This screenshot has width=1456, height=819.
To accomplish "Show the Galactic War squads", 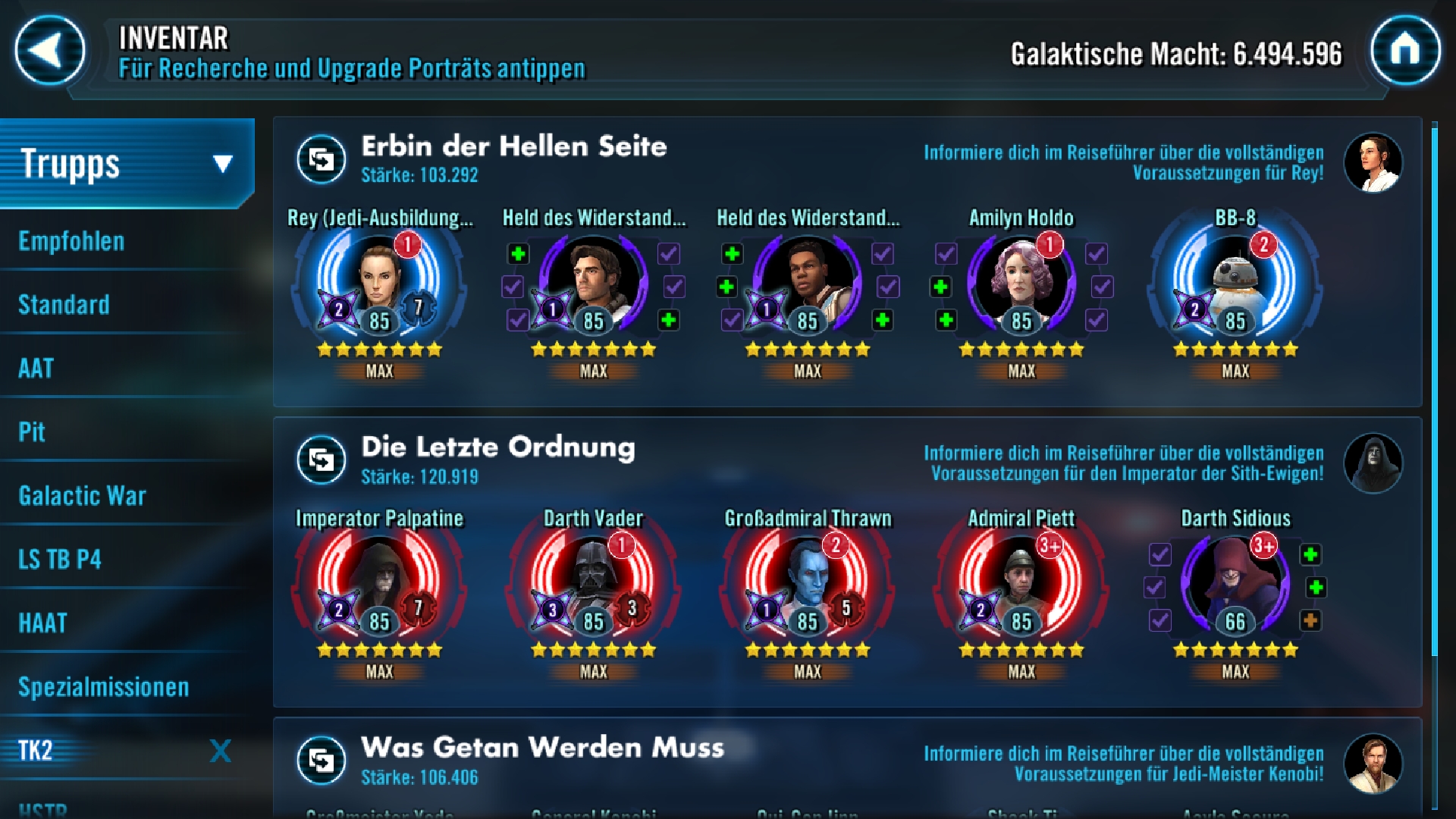I will pyautogui.click(x=82, y=496).
